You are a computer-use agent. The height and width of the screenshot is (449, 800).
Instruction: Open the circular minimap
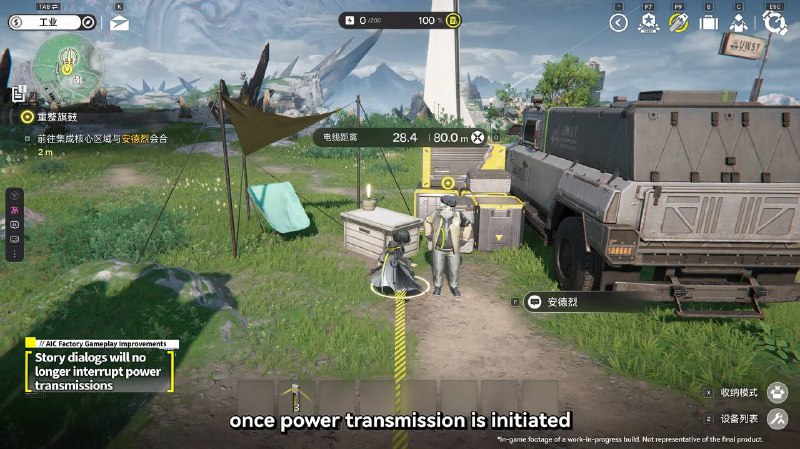66,67
